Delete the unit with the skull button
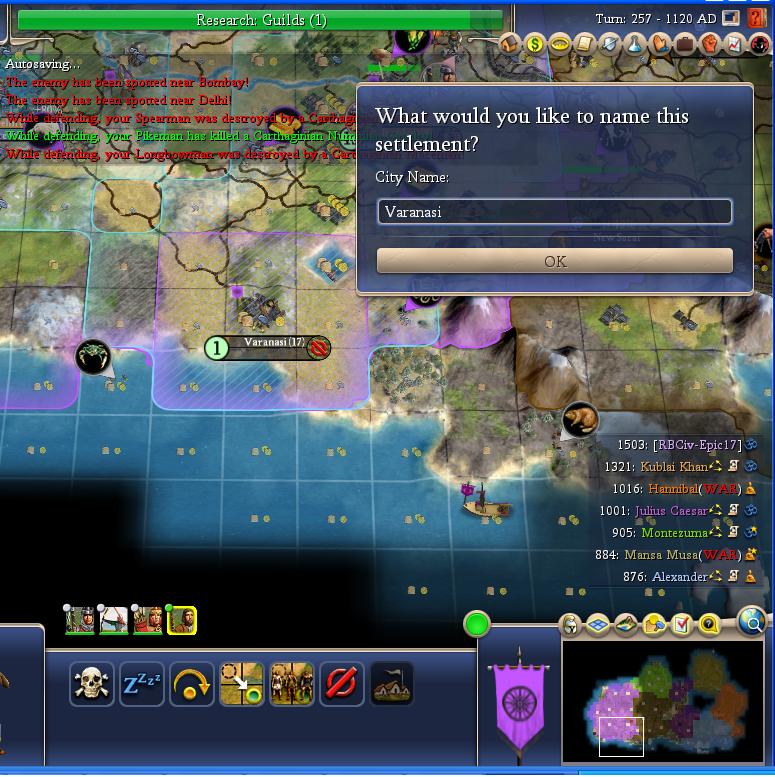Image resolution: width=775 pixels, height=777 pixels. 92,684
